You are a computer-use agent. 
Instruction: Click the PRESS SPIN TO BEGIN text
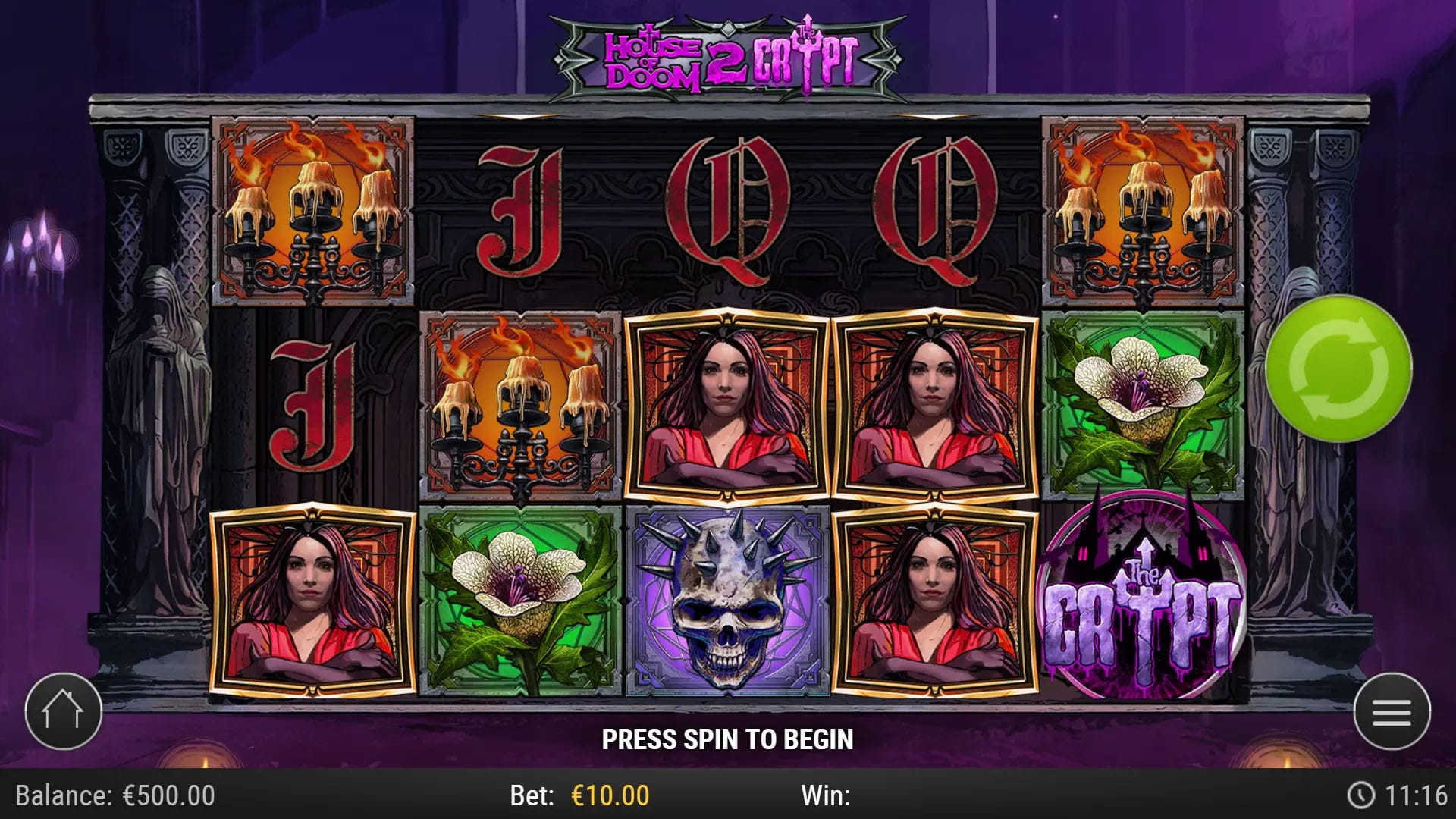click(x=728, y=737)
